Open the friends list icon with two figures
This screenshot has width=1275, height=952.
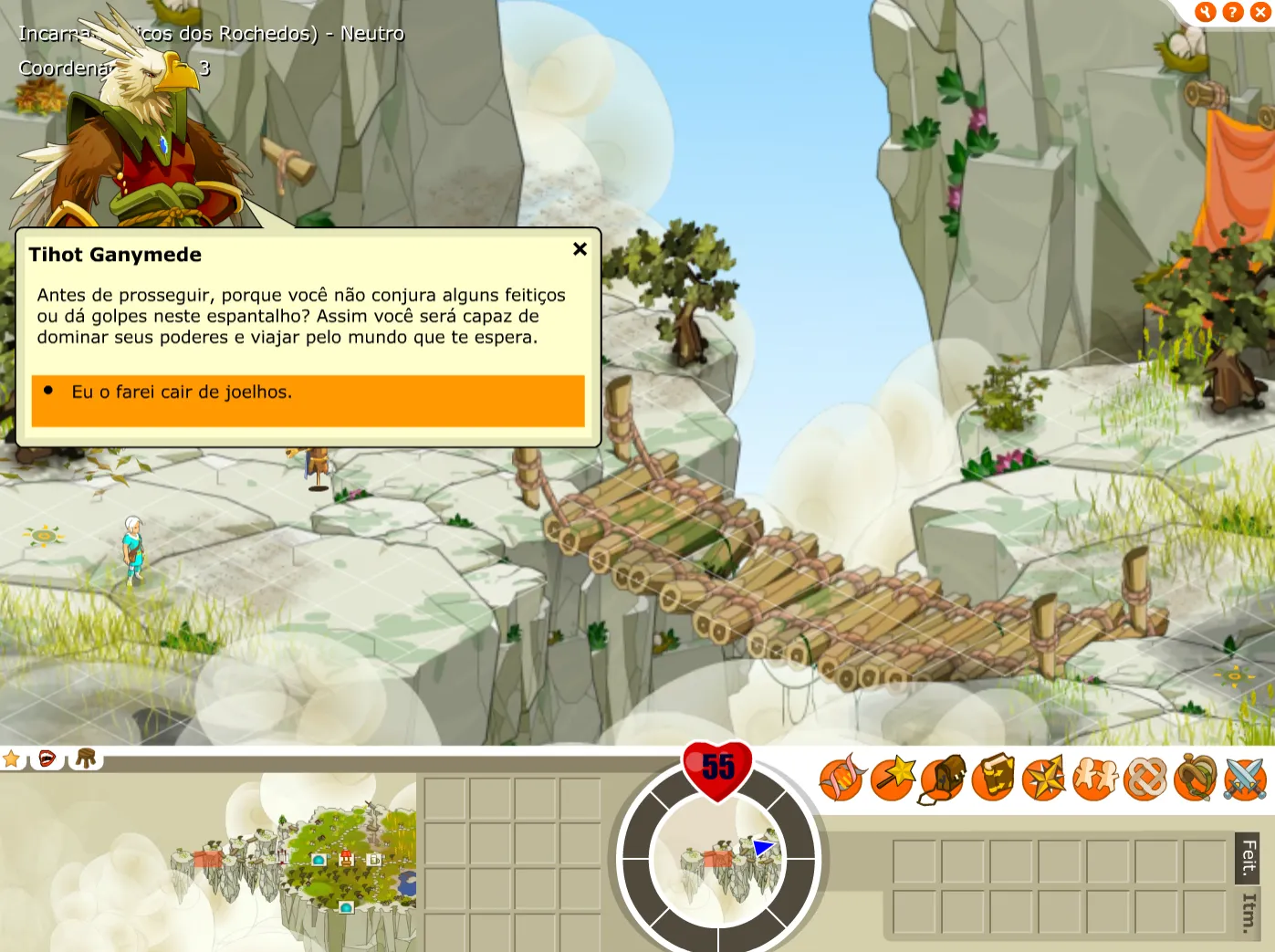click(x=1095, y=779)
